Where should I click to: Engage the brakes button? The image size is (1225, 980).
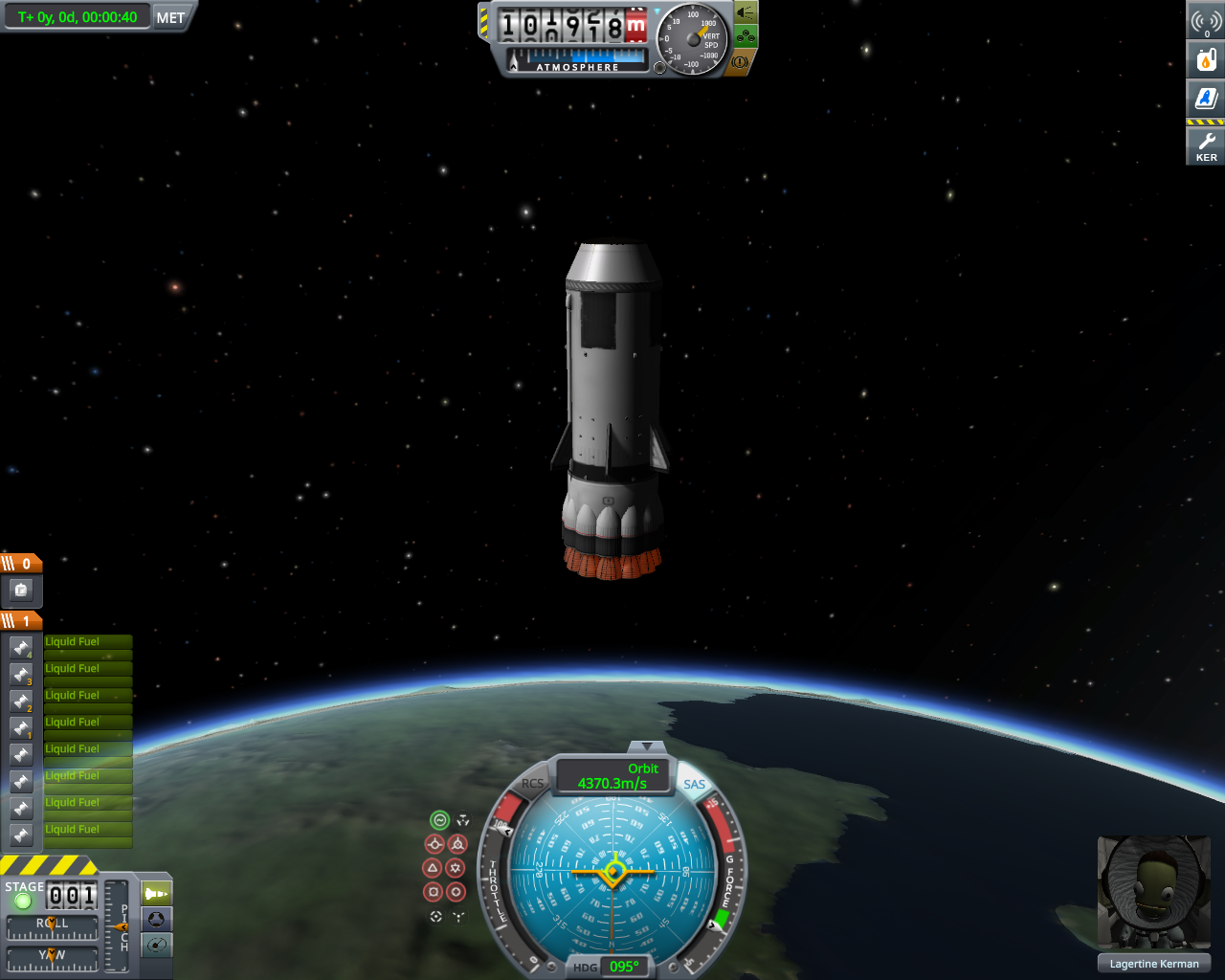[740, 62]
